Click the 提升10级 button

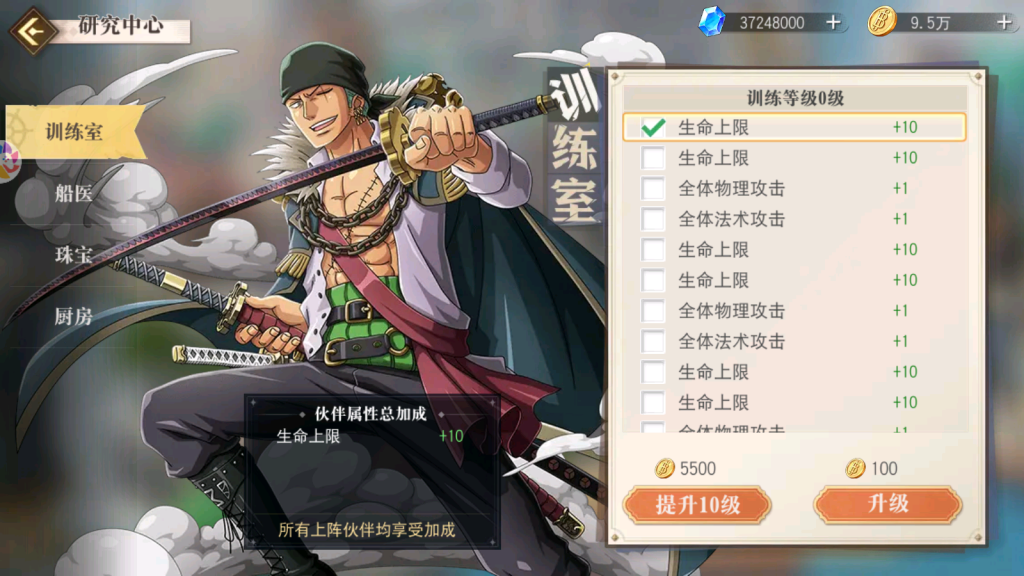pyautogui.click(x=697, y=505)
